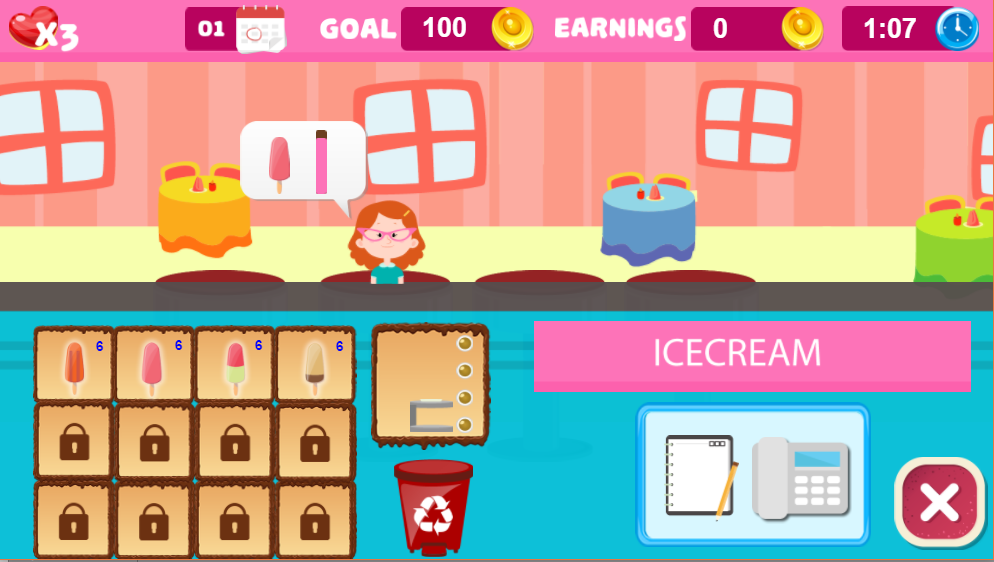Grab the vanilla chocolate-dipped popsicle slot

314,365
